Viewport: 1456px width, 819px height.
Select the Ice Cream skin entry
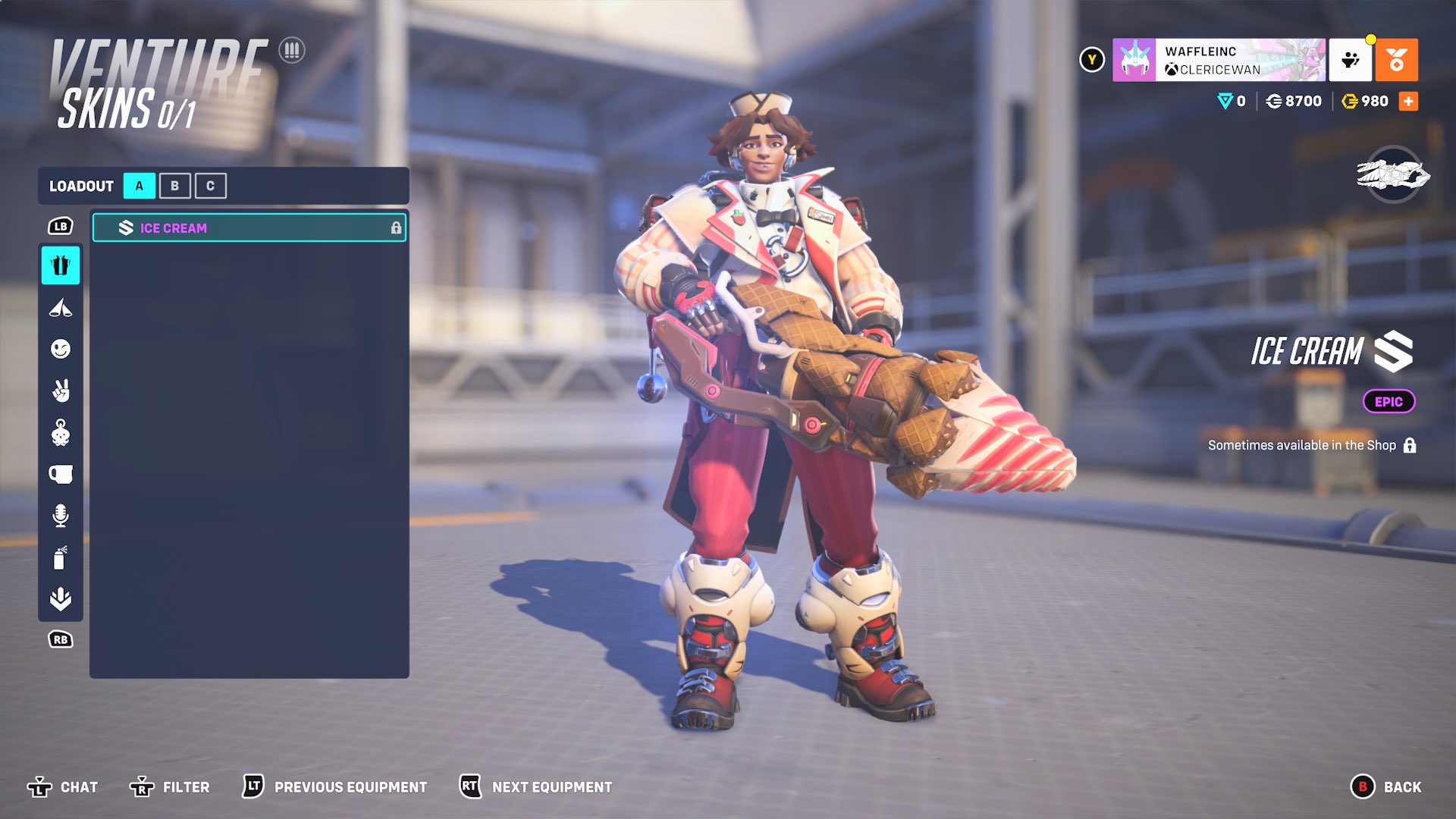point(249,227)
